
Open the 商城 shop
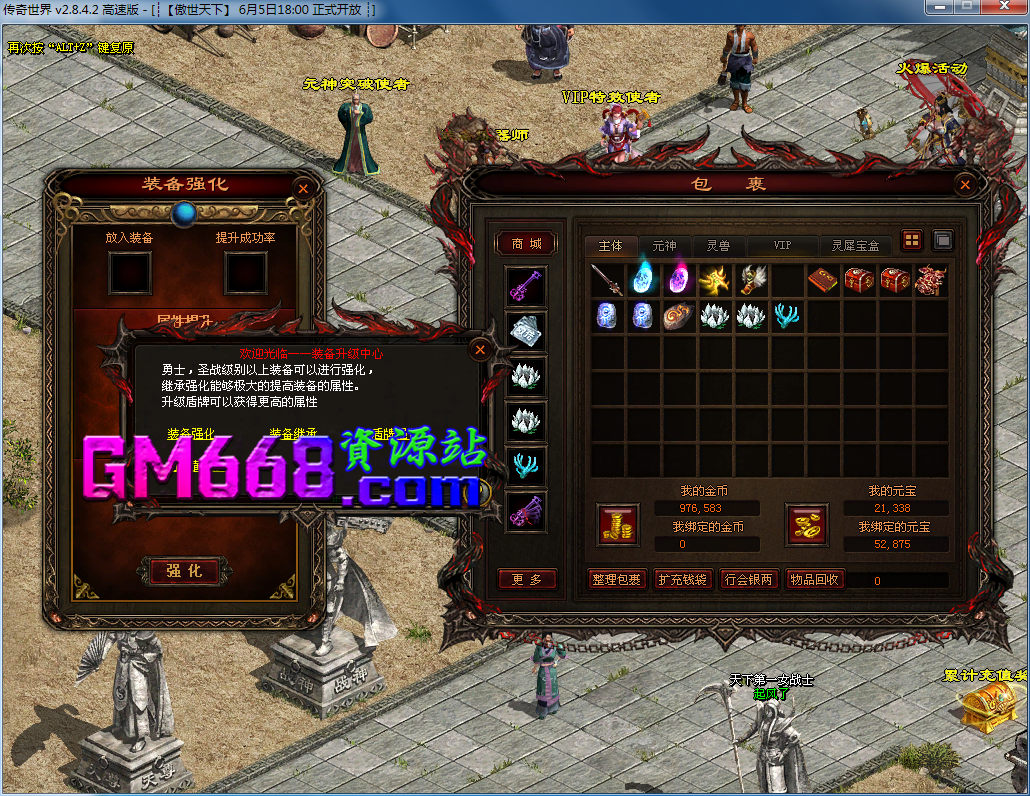[x=526, y=244]
